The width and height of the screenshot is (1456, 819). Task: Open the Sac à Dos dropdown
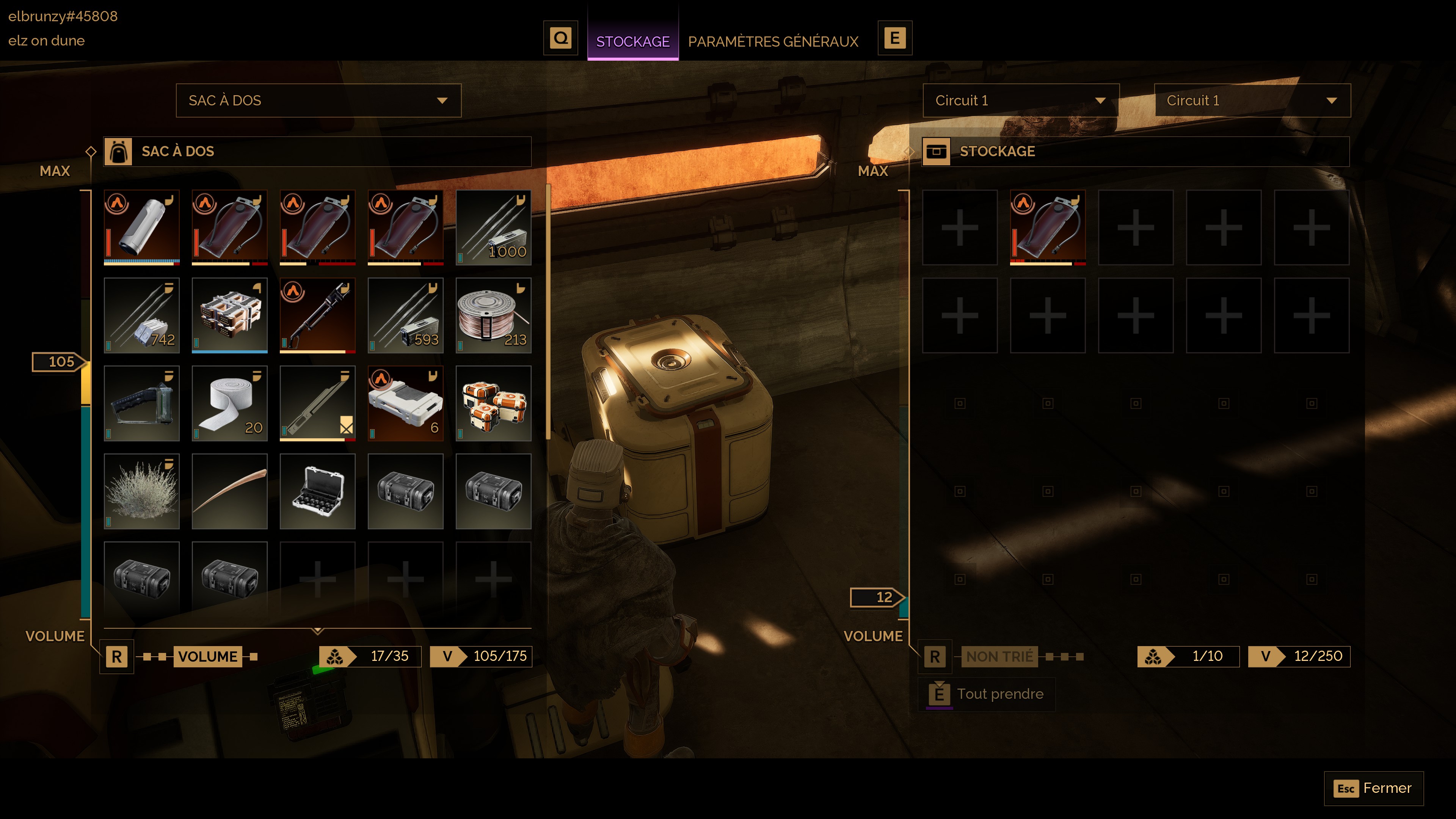318,100
